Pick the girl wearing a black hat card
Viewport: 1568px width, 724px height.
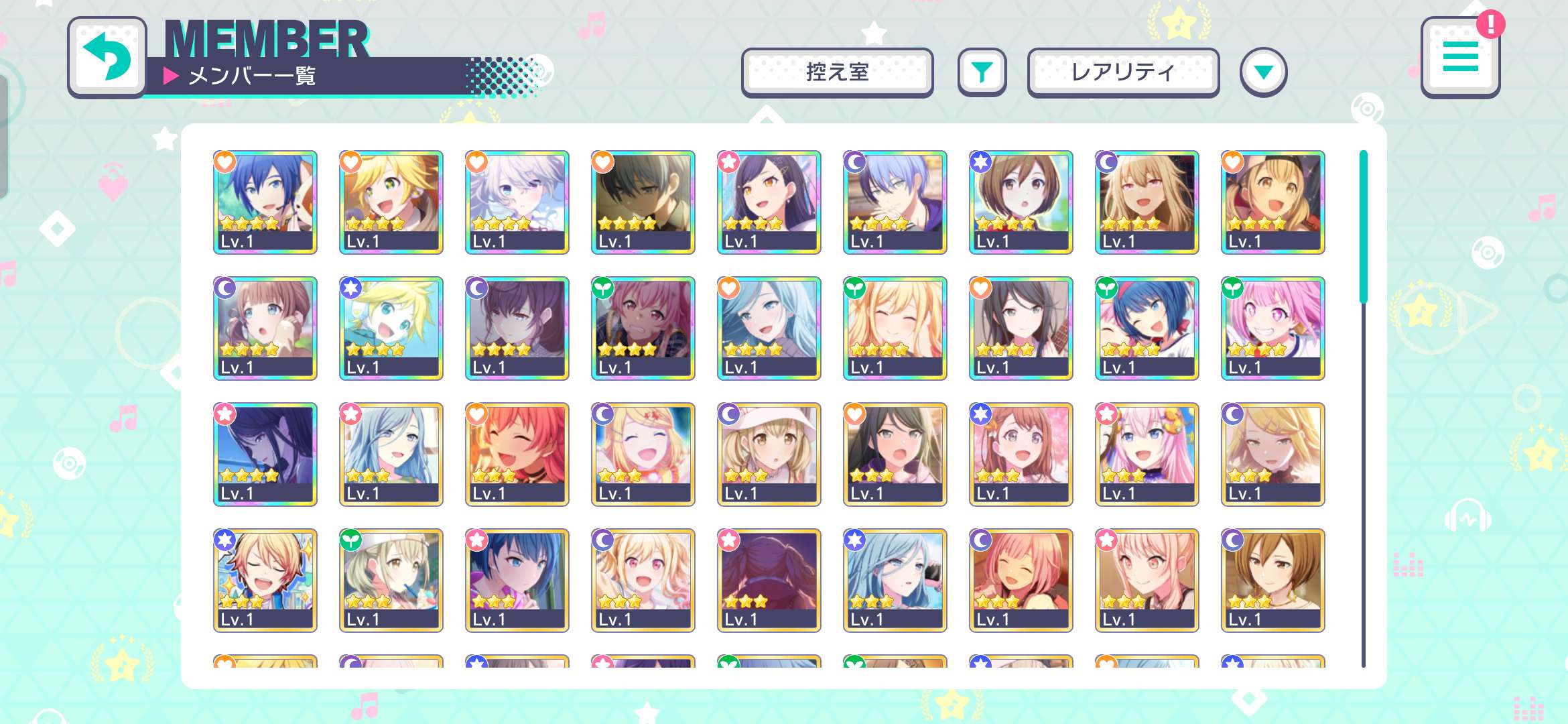[1273, 202]
